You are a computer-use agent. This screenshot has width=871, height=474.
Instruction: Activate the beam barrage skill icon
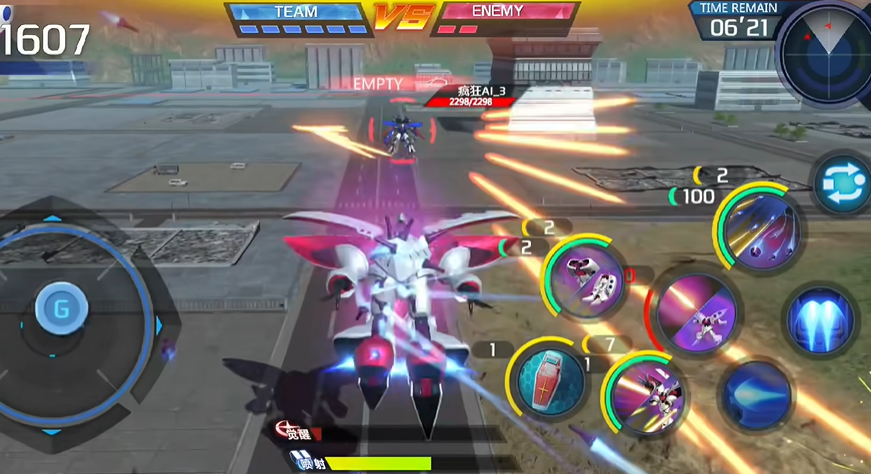pyautogui.click(x=760, y=228)
